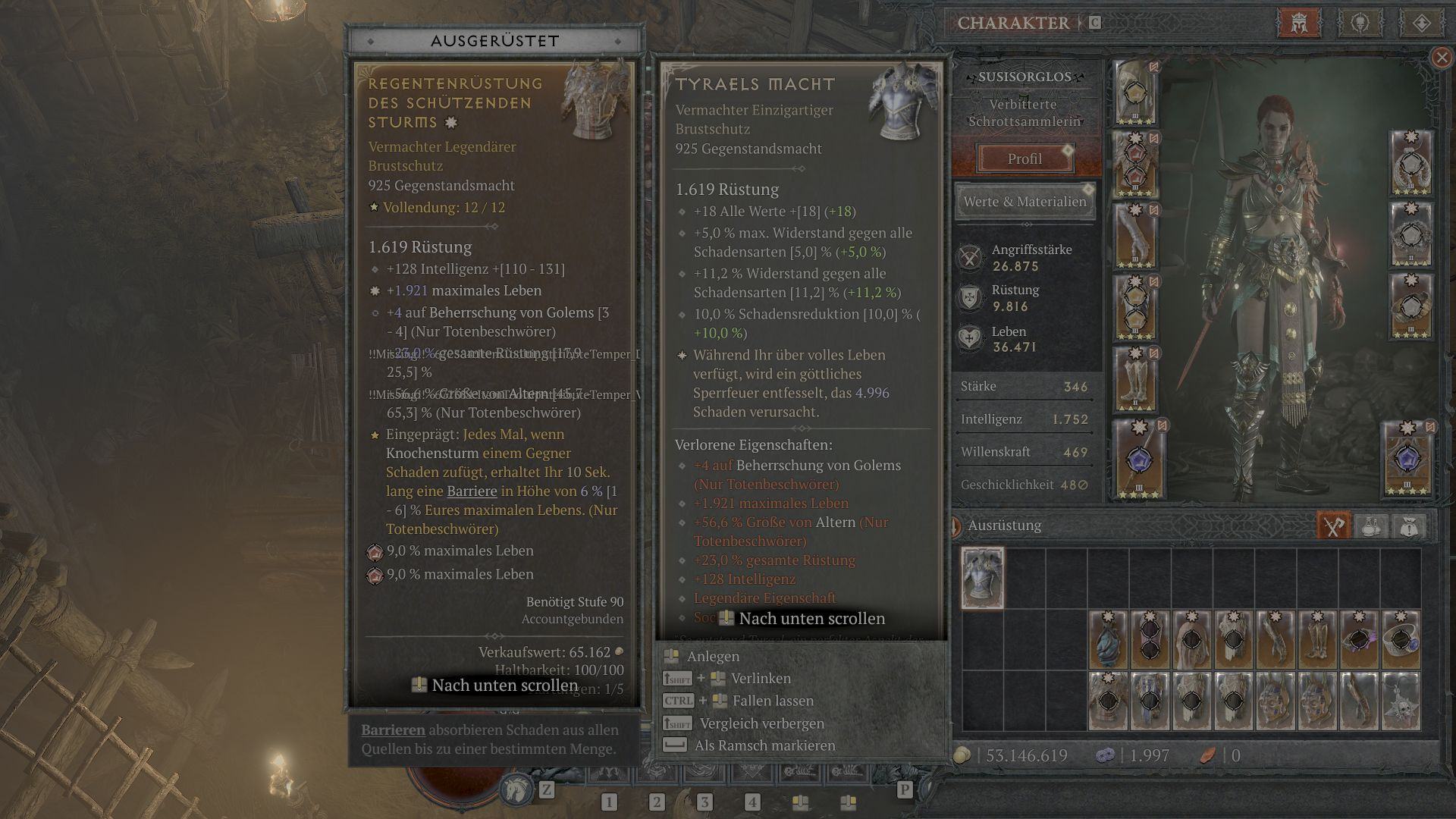Select the equipped boots slot
1456x819 pixels.
[x=1136, y=380]
